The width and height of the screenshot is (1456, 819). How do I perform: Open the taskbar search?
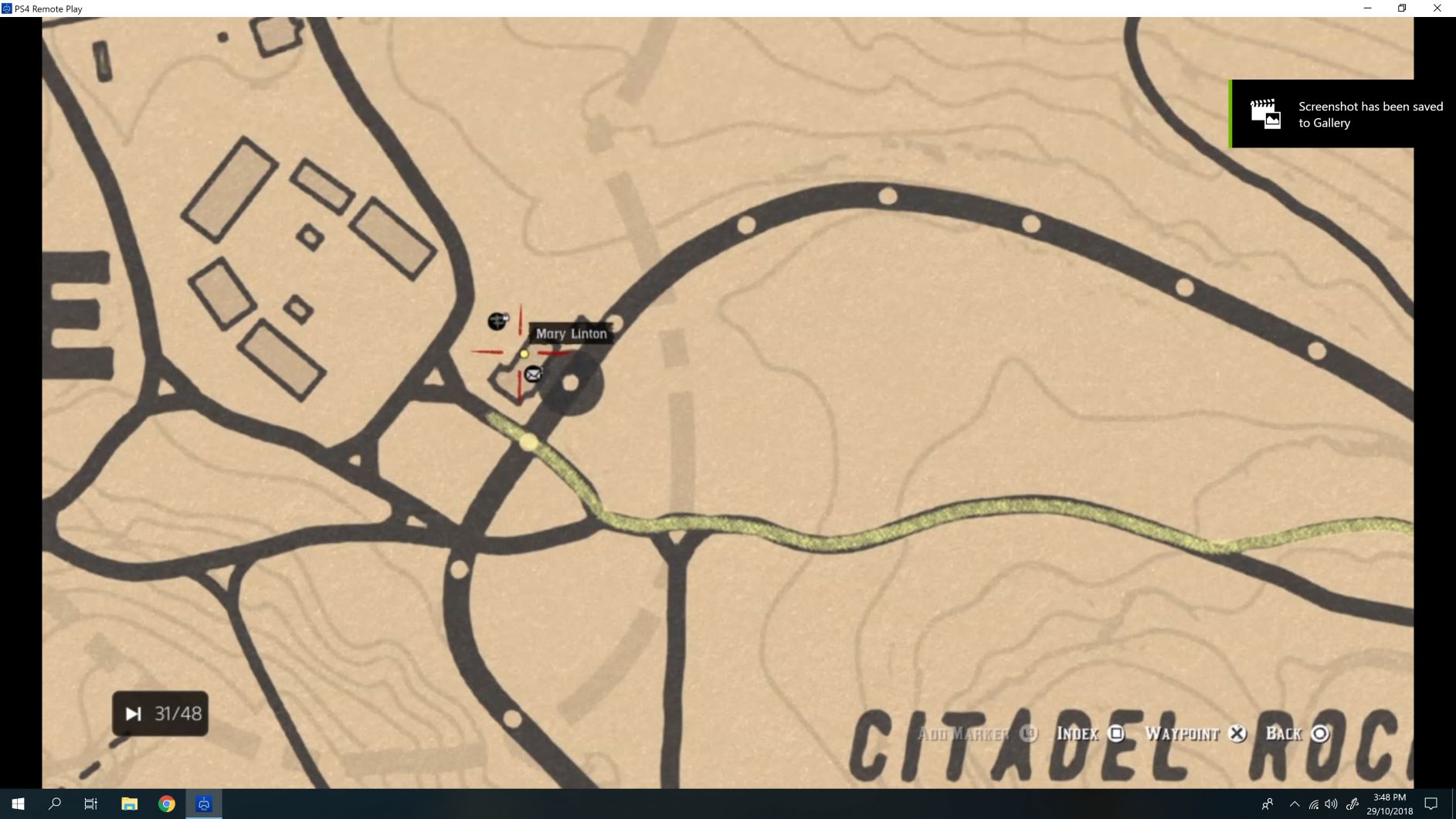coord(55,804)
